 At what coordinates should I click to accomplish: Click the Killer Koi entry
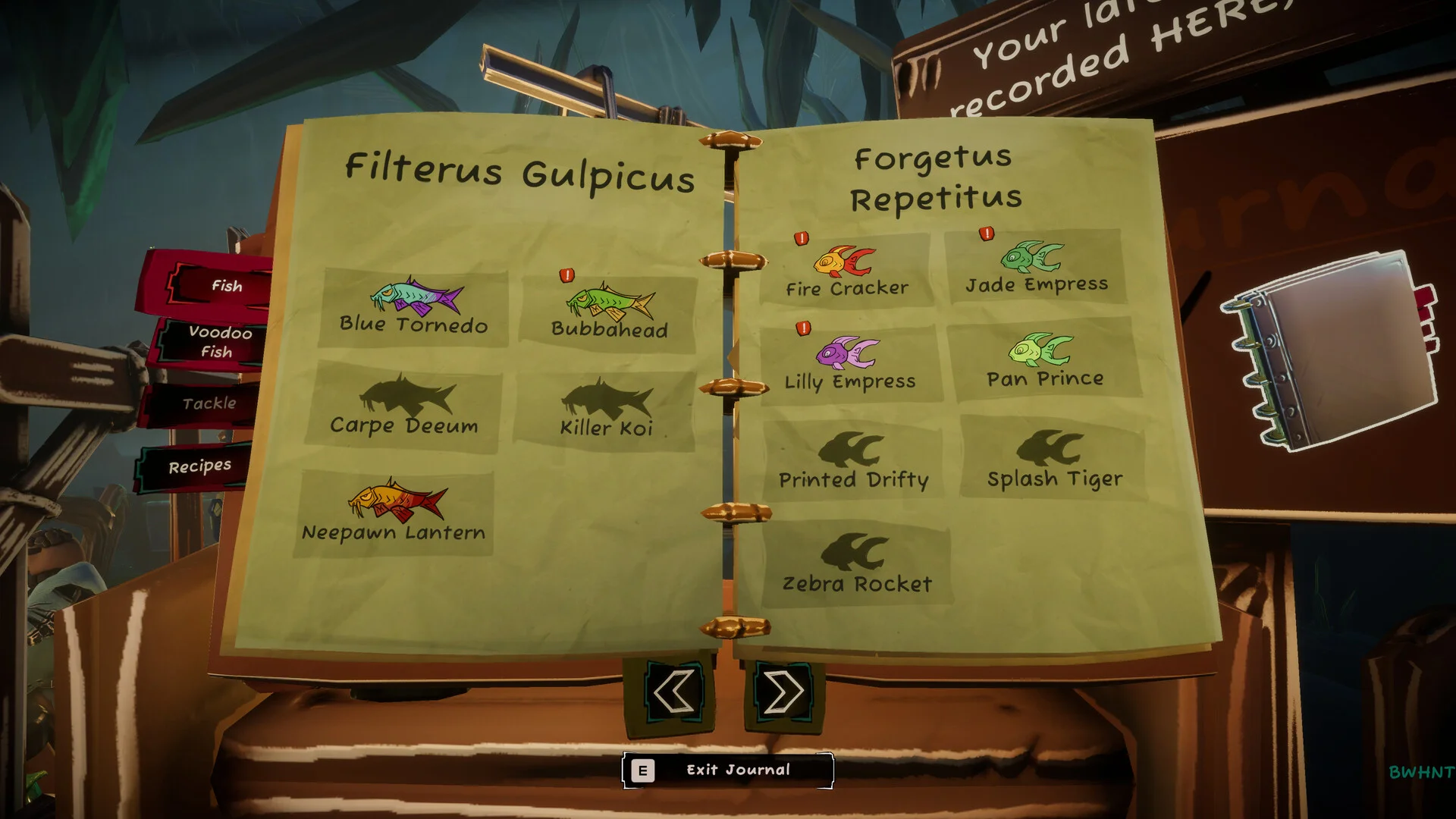click(606, 411)
